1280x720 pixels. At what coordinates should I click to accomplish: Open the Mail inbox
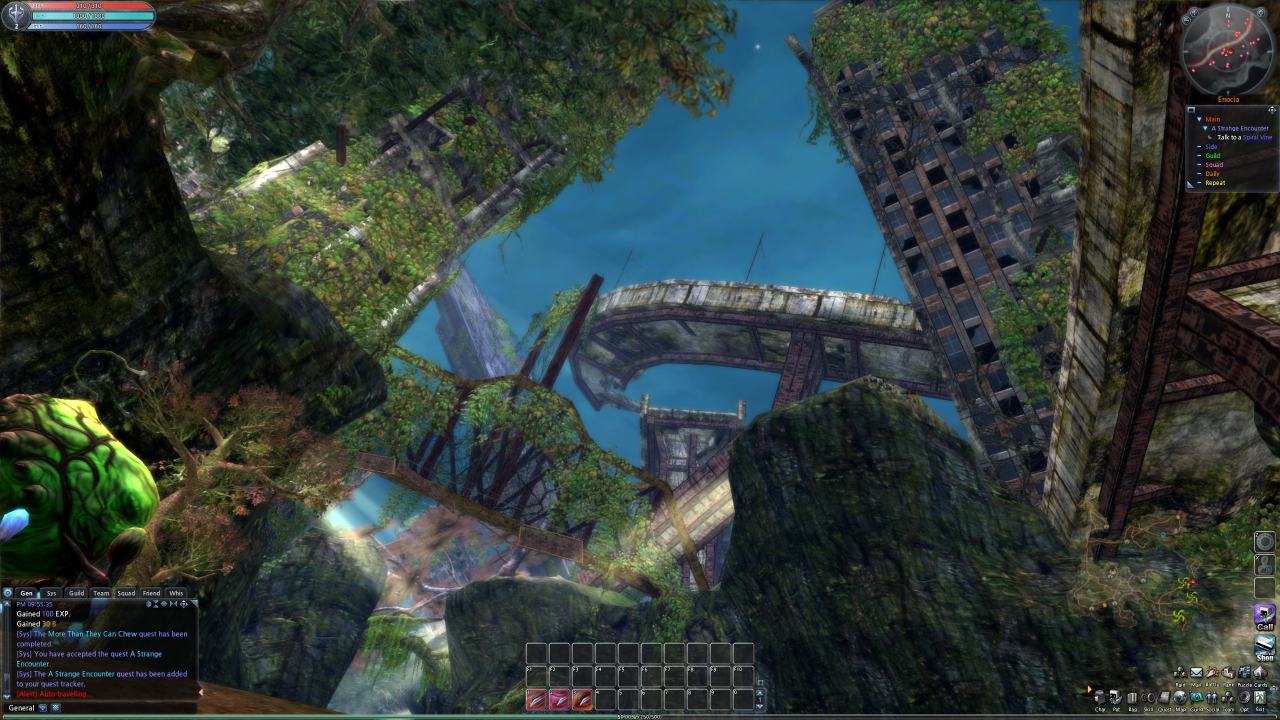1196,673
